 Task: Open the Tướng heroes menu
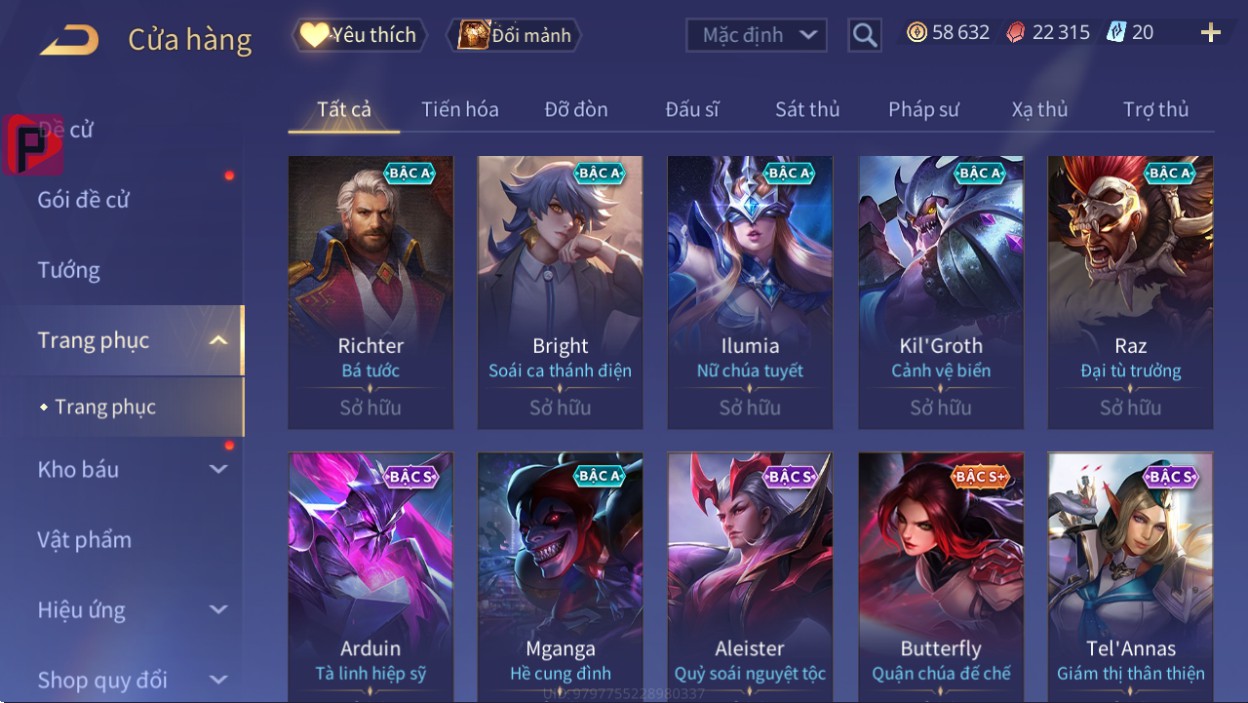click(69, 270)
